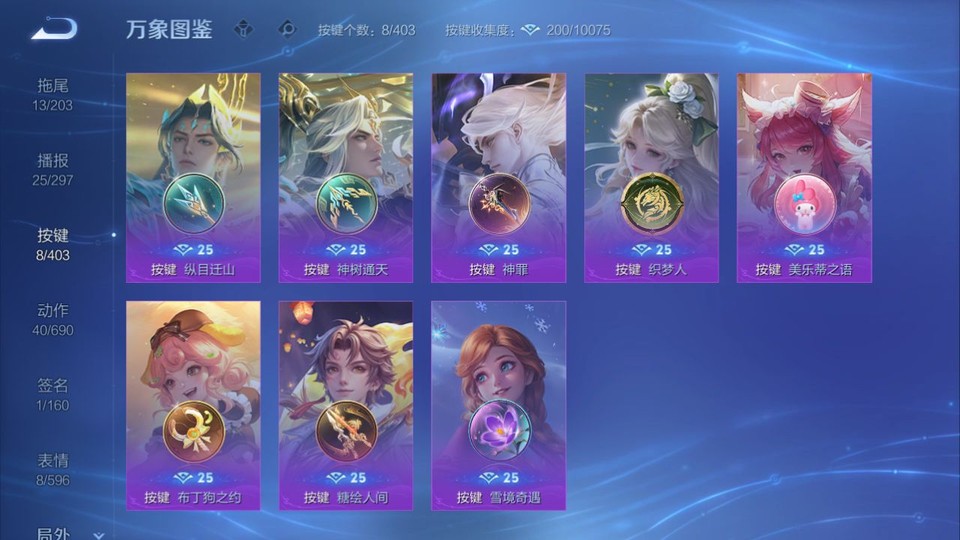Open the 神罪 button skin card
Screen dimensions: 960x540
(x=498, y=177)
